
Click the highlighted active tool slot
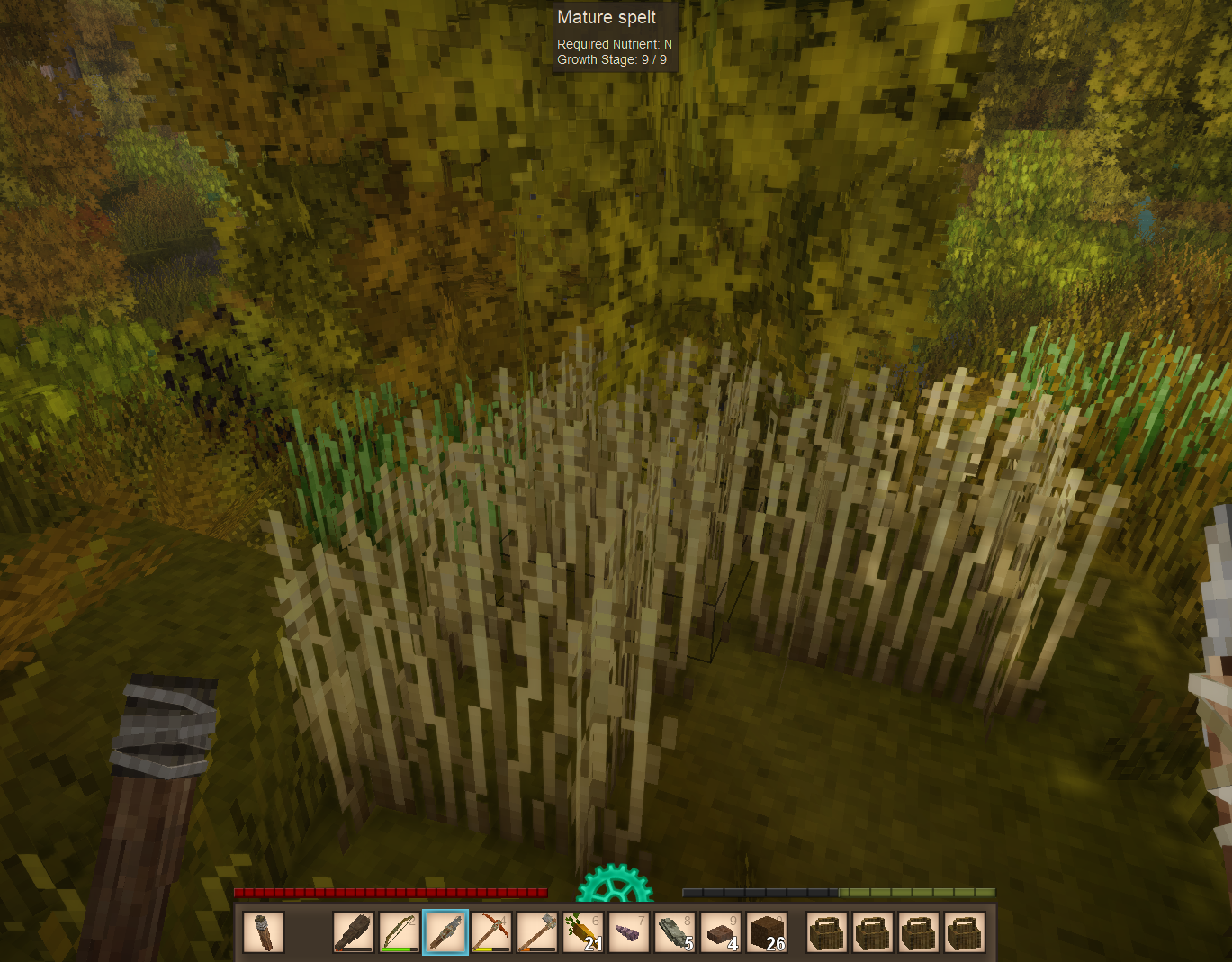pos(445,931)
